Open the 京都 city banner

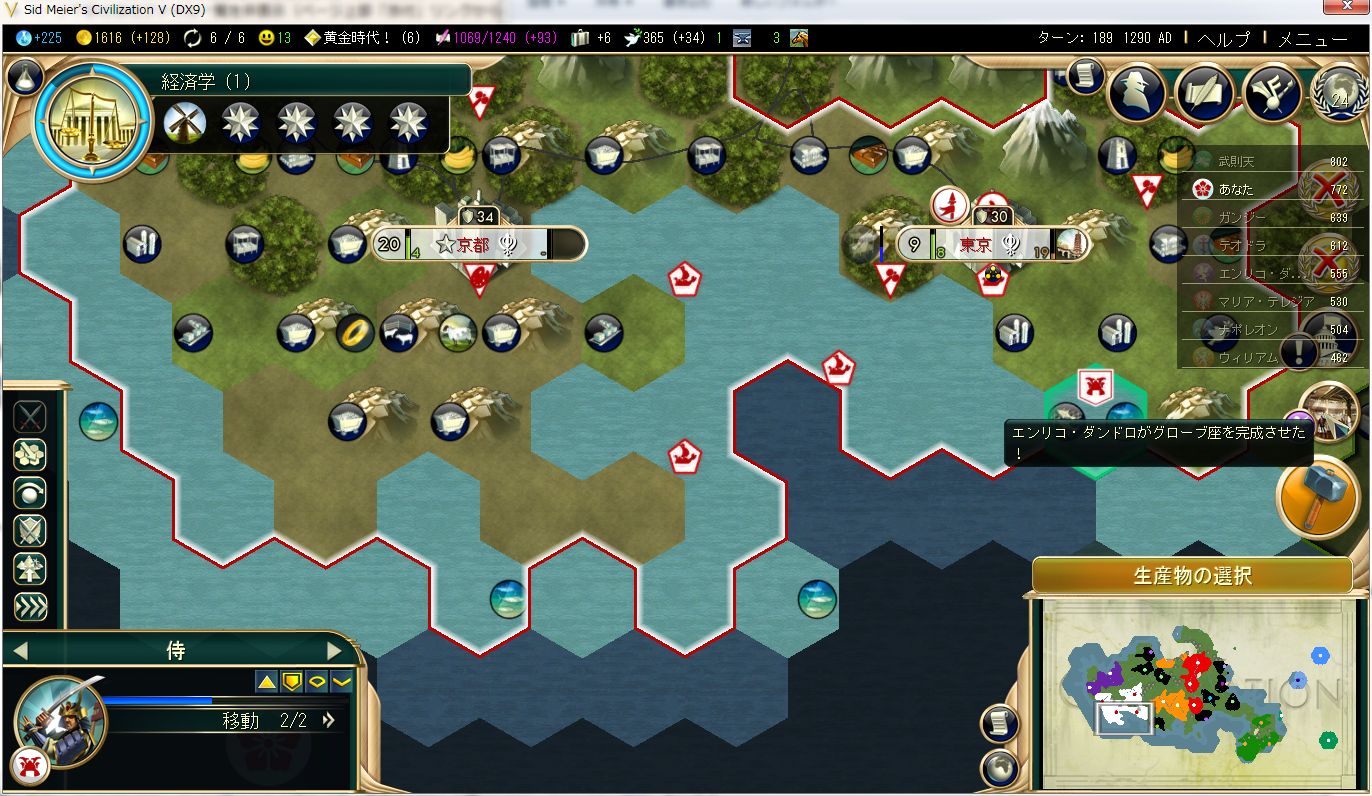[477, 244]
